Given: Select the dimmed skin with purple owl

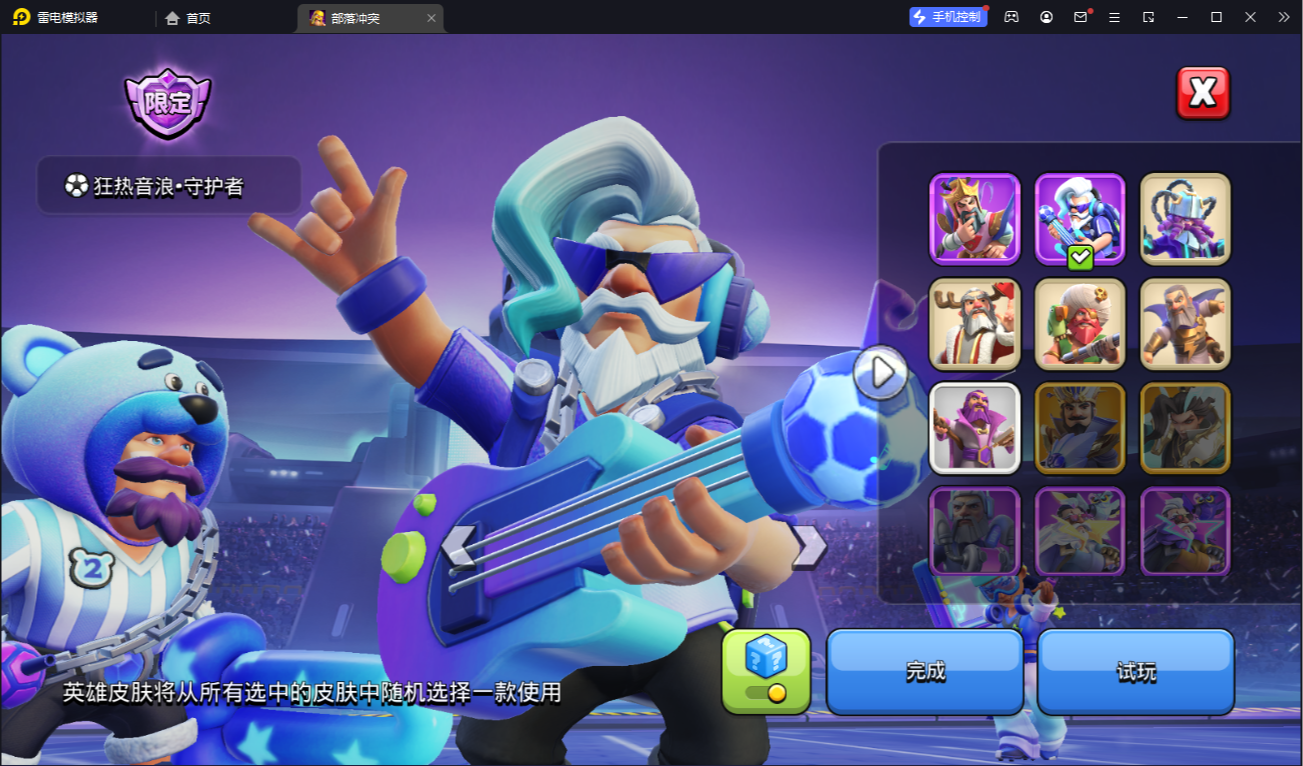Looking at the screenshot, I should pos(1185,532).
